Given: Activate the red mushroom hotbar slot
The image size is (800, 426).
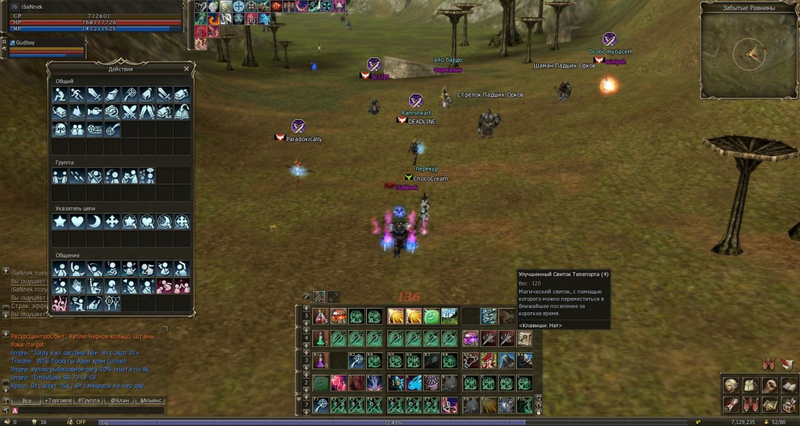Looking at the screenshot, I should [339, 316].
